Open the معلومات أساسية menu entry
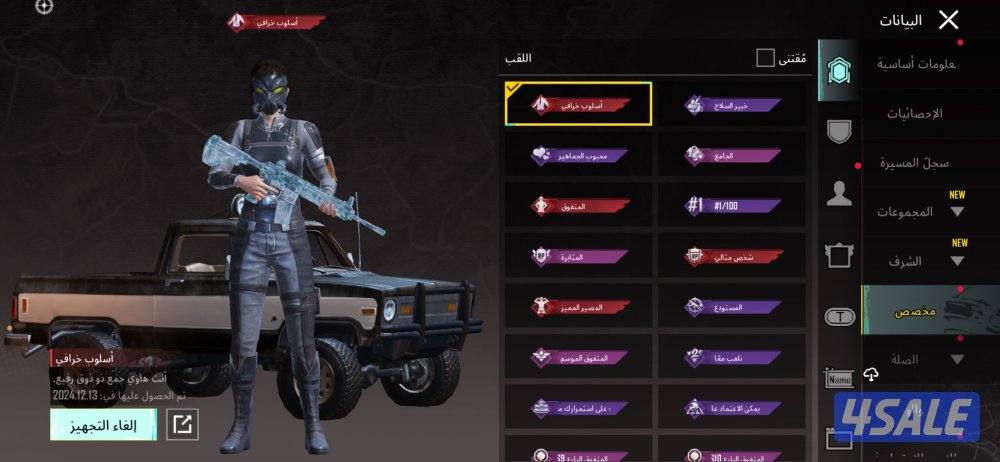 tap(916, 64)
